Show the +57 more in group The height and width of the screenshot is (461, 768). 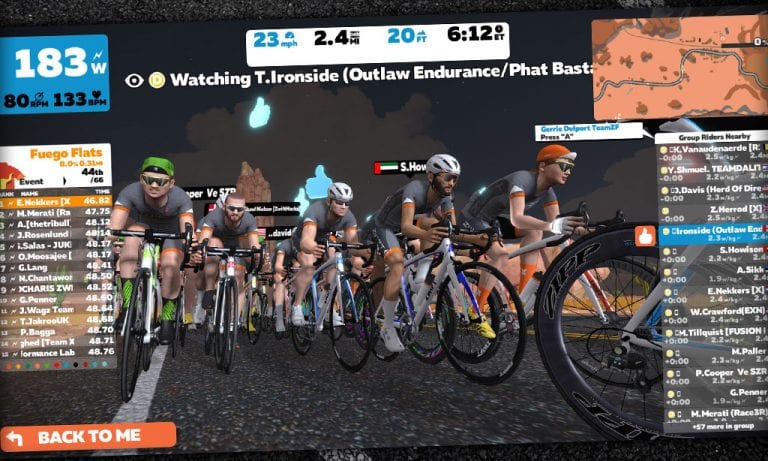pyautogui.click(x=716, y=426)
